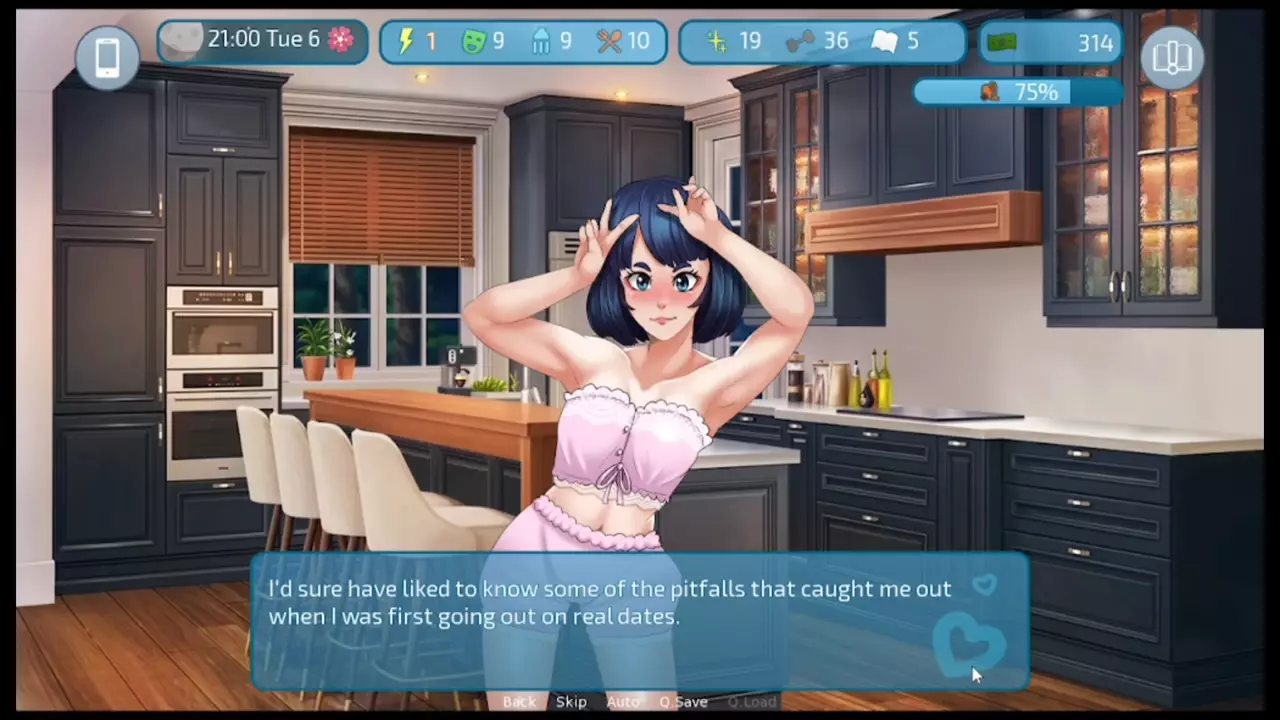Quick load with Q.Load
This screenshot has height=720, width=1280.
[x=752, y=702]
